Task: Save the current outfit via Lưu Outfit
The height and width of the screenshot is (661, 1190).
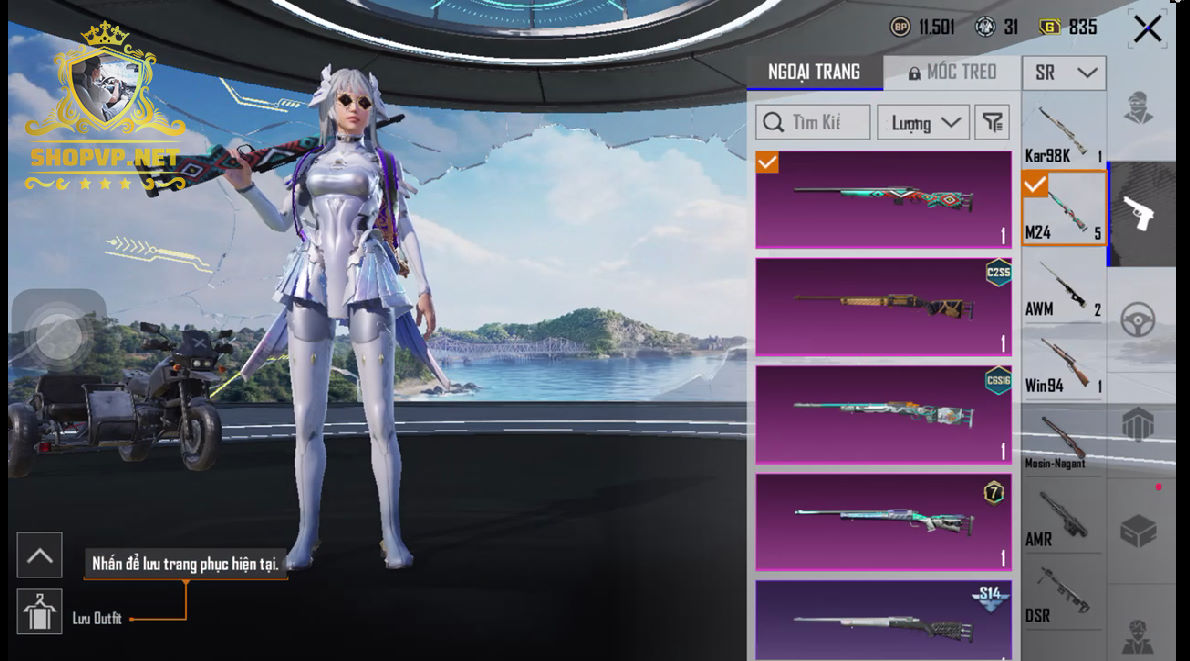Action: coord(40,611)
